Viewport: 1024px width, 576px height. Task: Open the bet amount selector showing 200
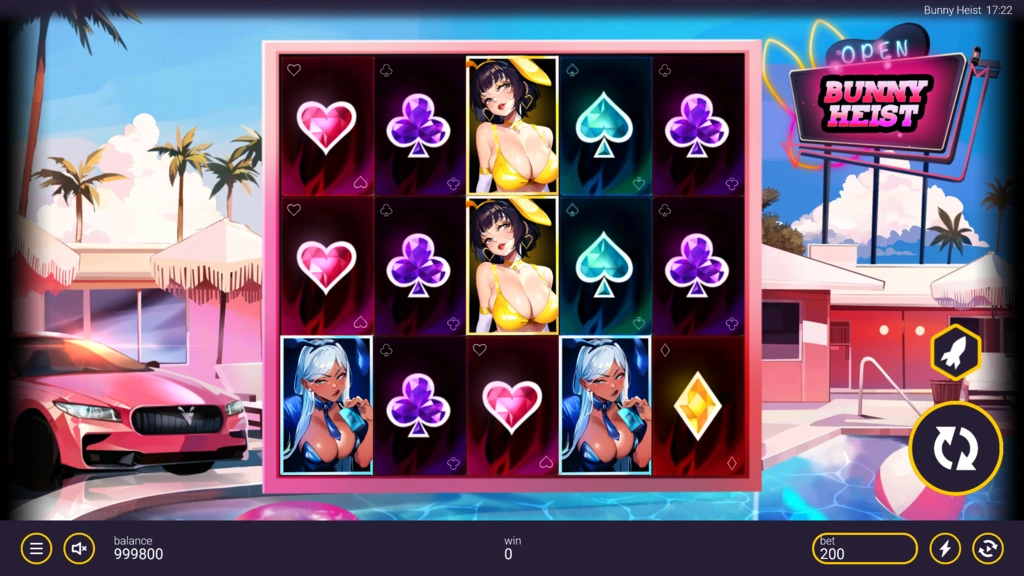(864, 548)
